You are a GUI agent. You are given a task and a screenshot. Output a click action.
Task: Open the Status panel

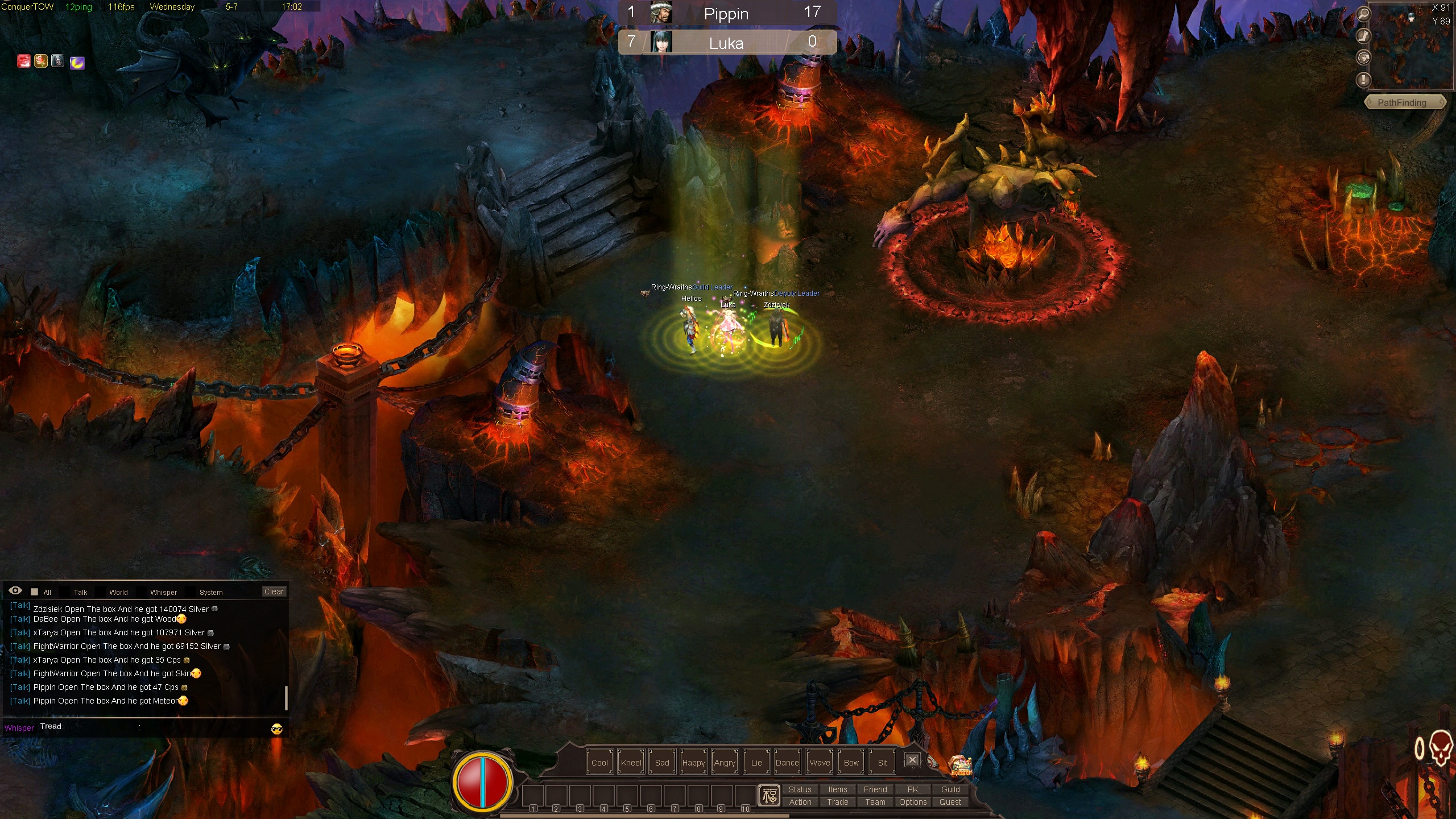[800, 789]
